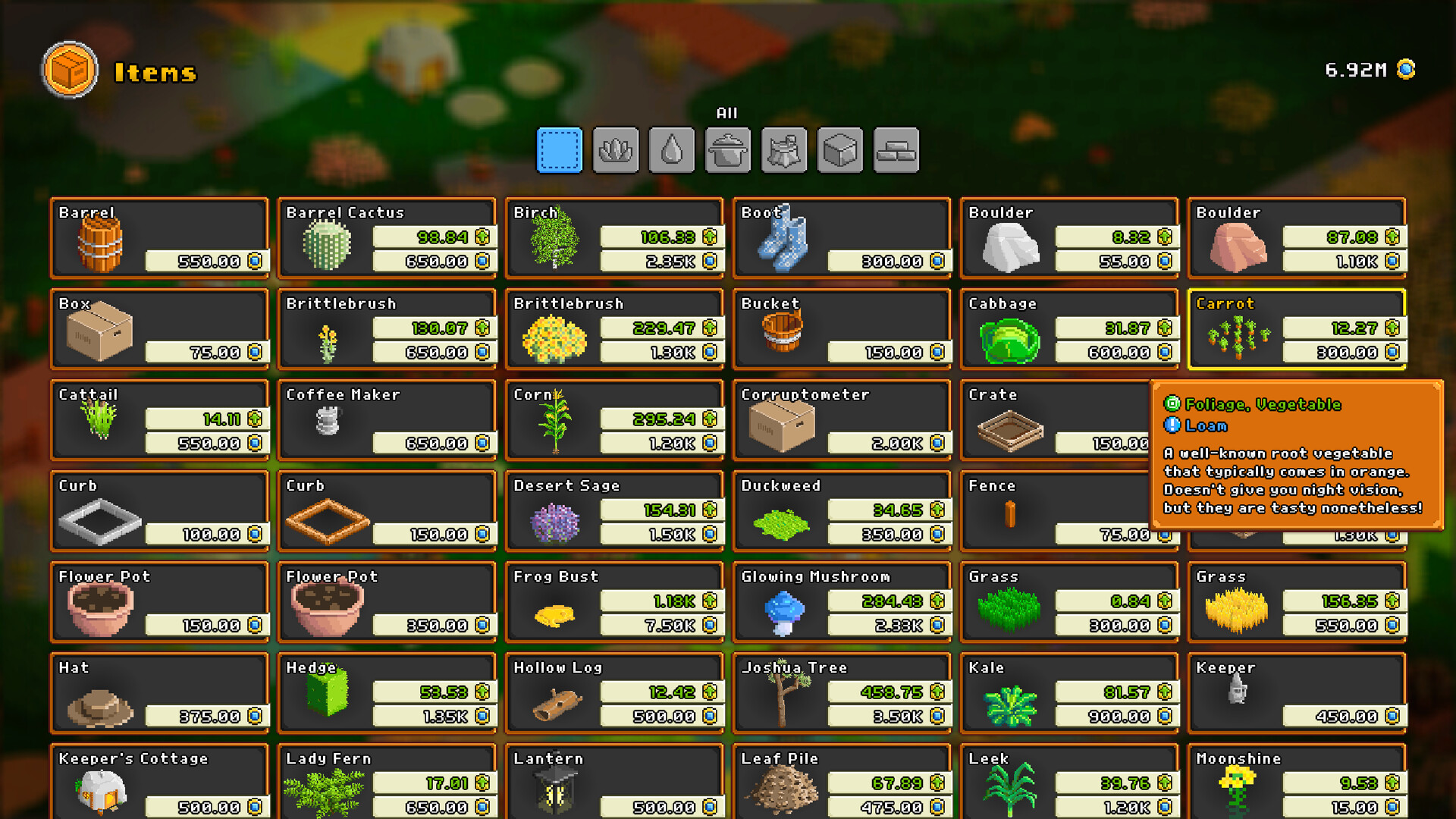
Task: Toggle the tree stump category filter
Action: [x=783, y=149]
